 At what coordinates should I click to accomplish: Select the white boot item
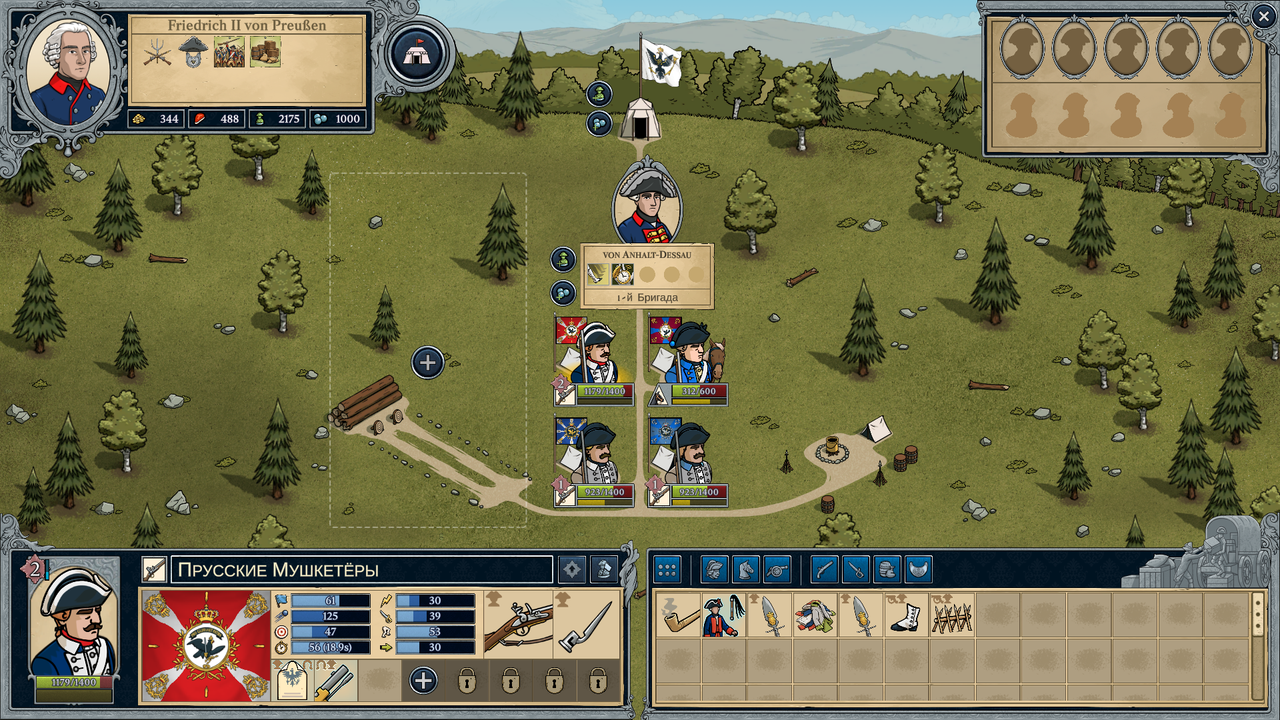point(907,615)
